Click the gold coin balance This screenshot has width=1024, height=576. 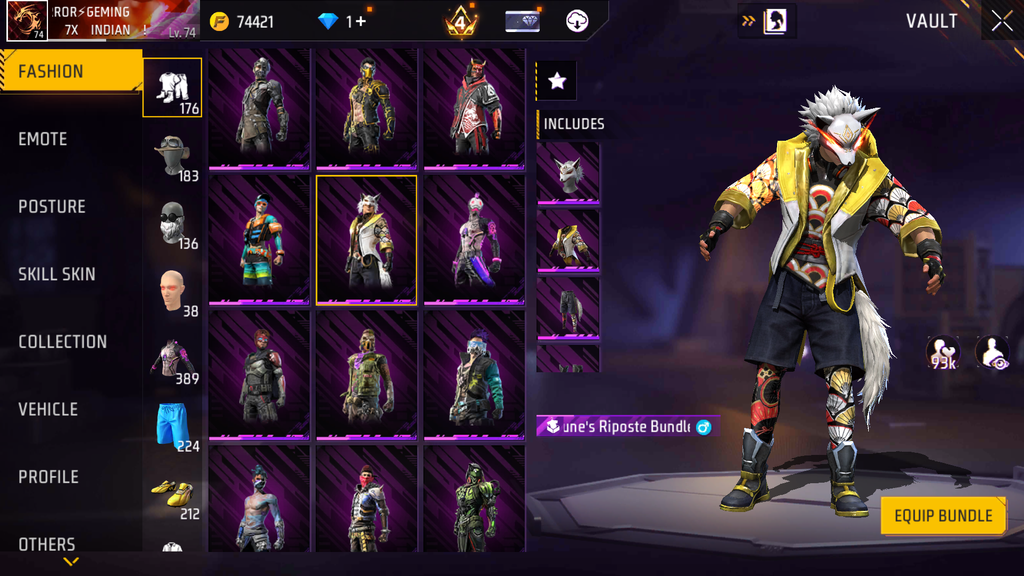coord(243,21)
